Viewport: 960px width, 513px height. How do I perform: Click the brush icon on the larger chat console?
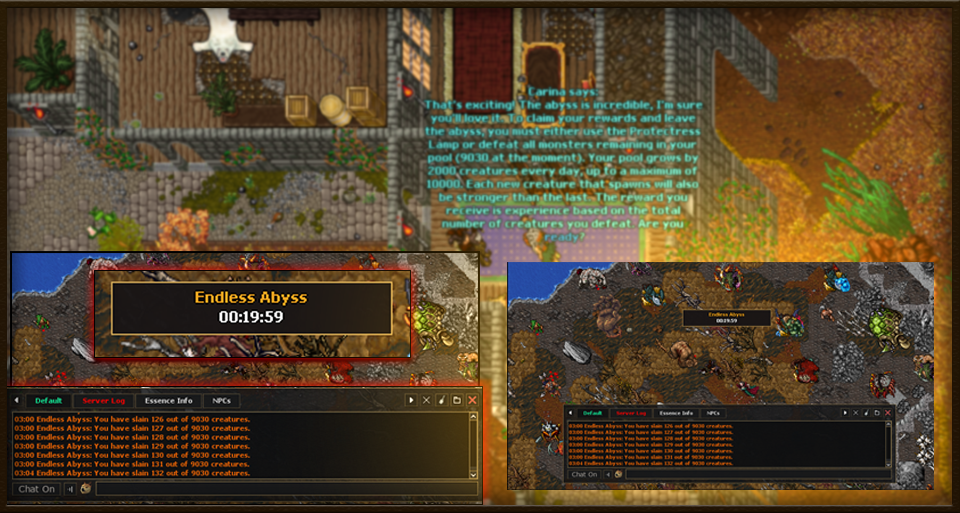(441, 400)
